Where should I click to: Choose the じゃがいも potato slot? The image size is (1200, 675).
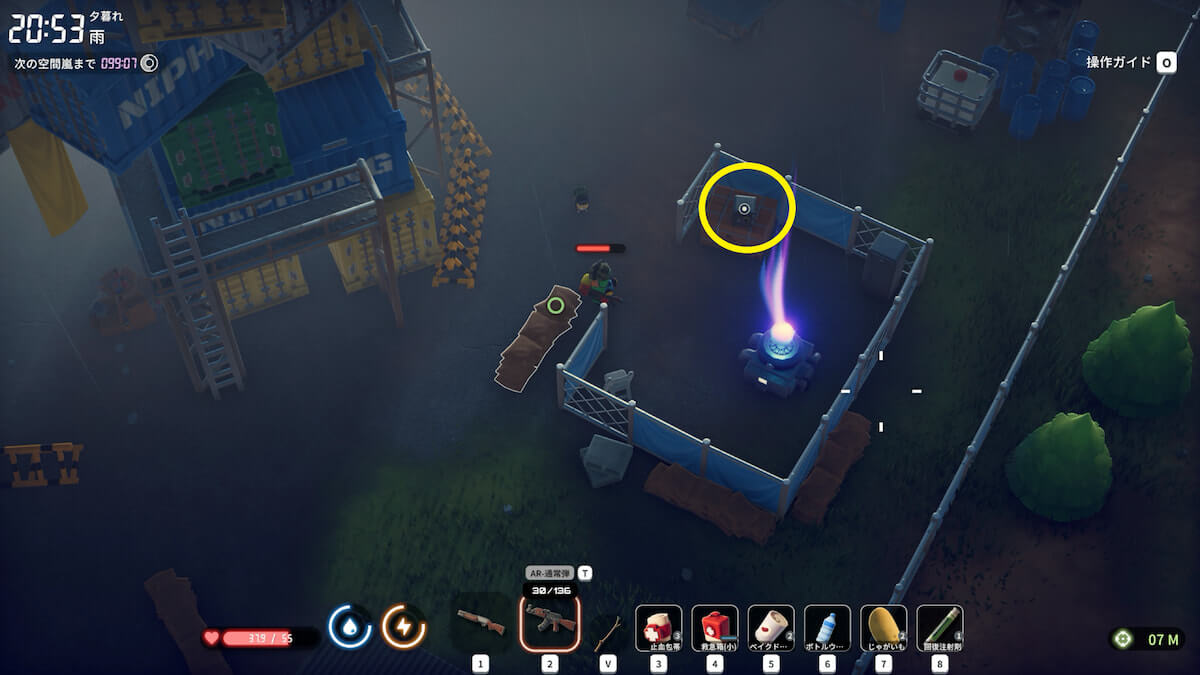pos(883,628)
